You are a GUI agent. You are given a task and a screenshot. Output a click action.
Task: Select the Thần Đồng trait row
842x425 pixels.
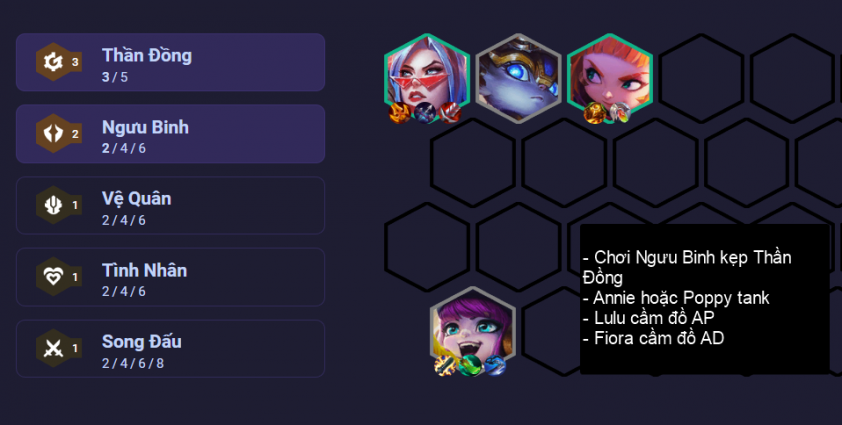pos(170,63)
